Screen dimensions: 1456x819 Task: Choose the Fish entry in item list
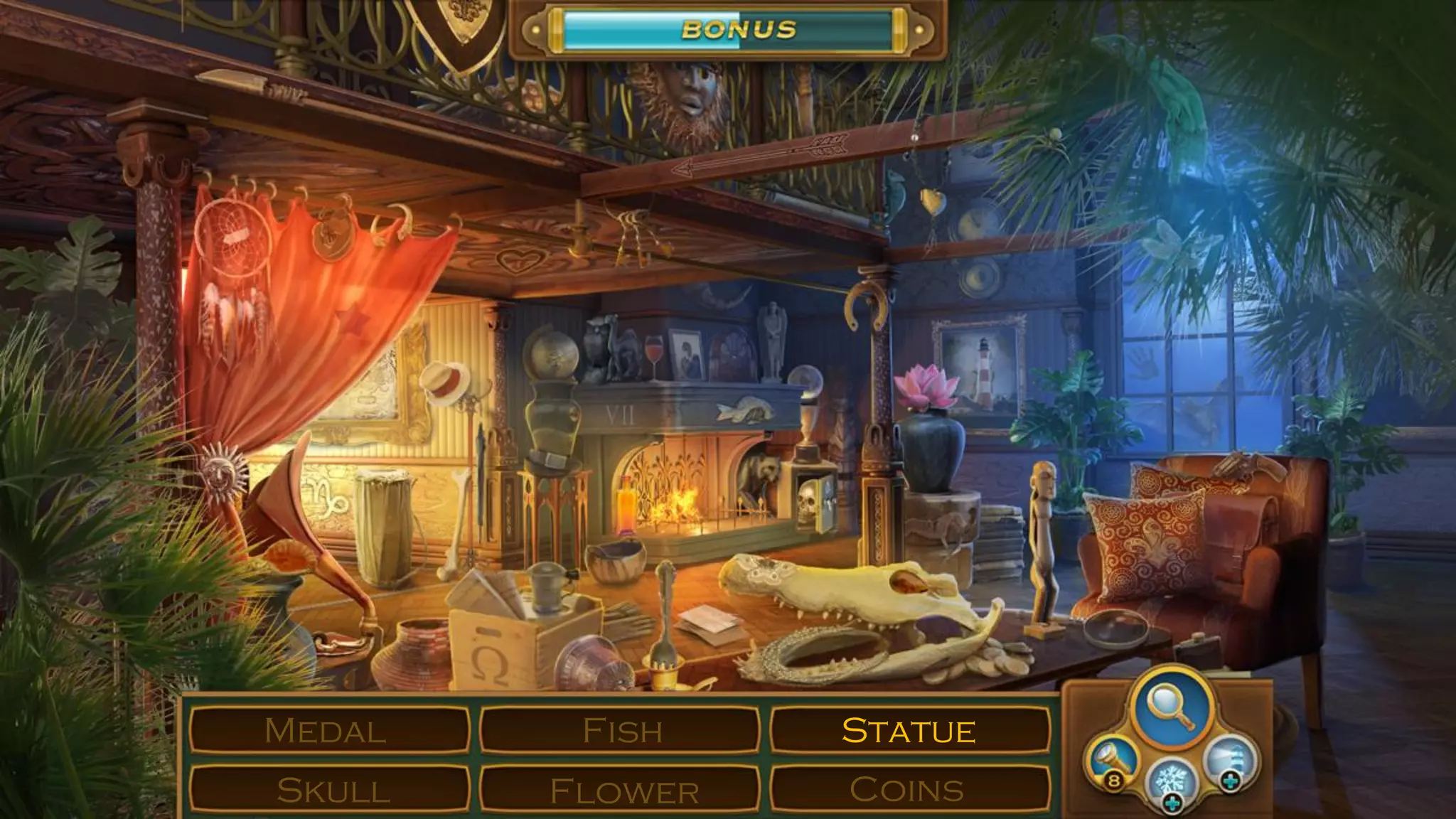[x=620, y=730]
